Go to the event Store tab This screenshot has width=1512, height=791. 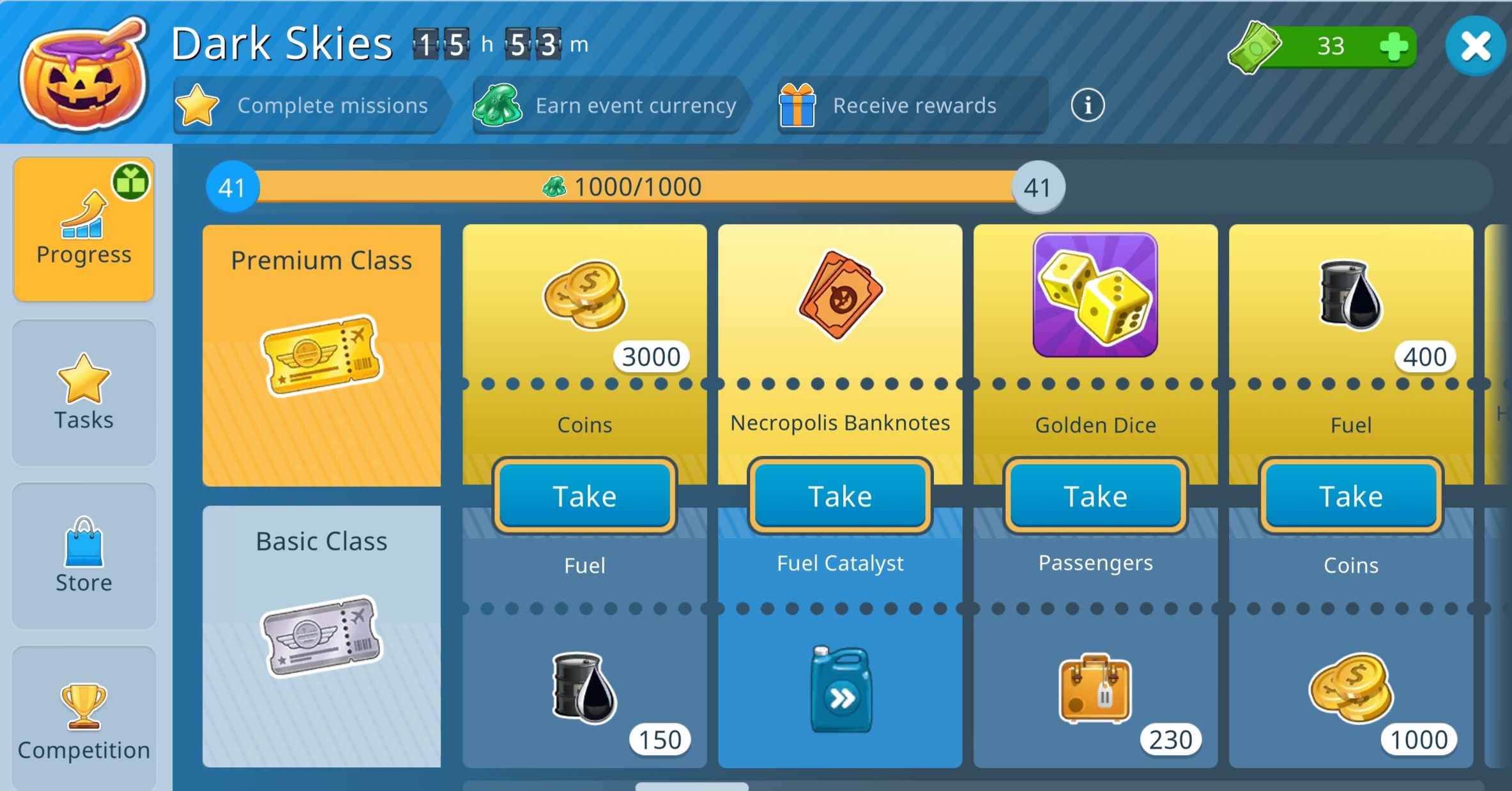pos(84,555)
